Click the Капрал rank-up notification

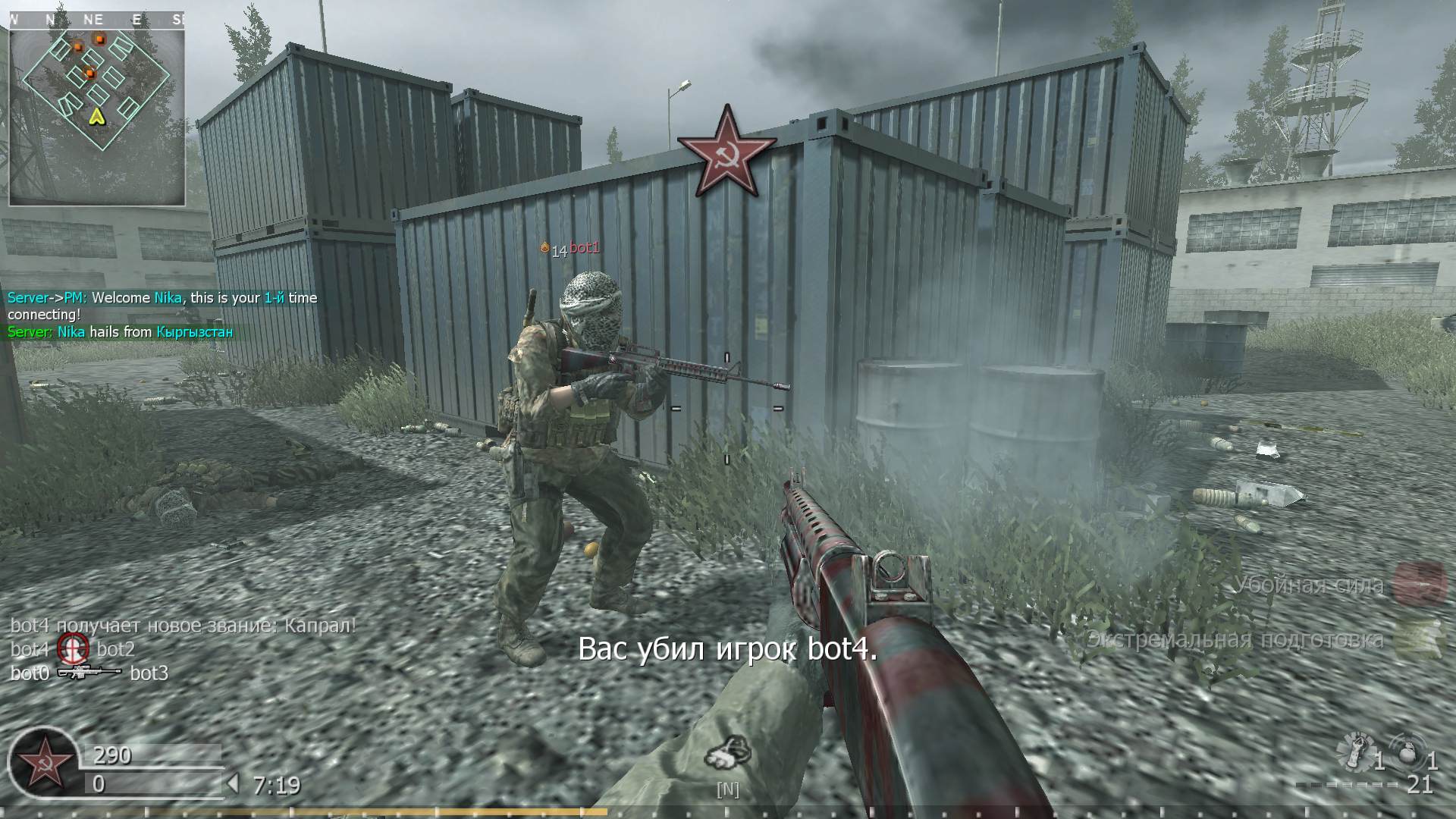[182, 626]
